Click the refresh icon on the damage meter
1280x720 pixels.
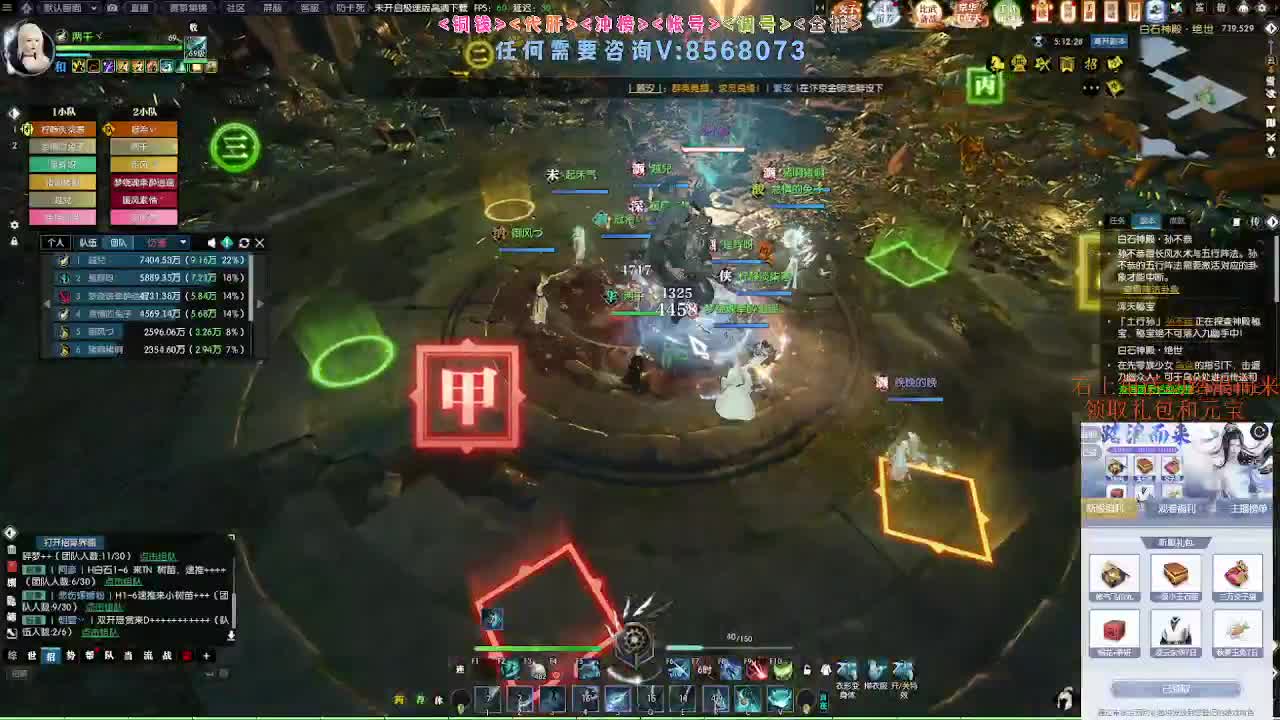[244, 243]
